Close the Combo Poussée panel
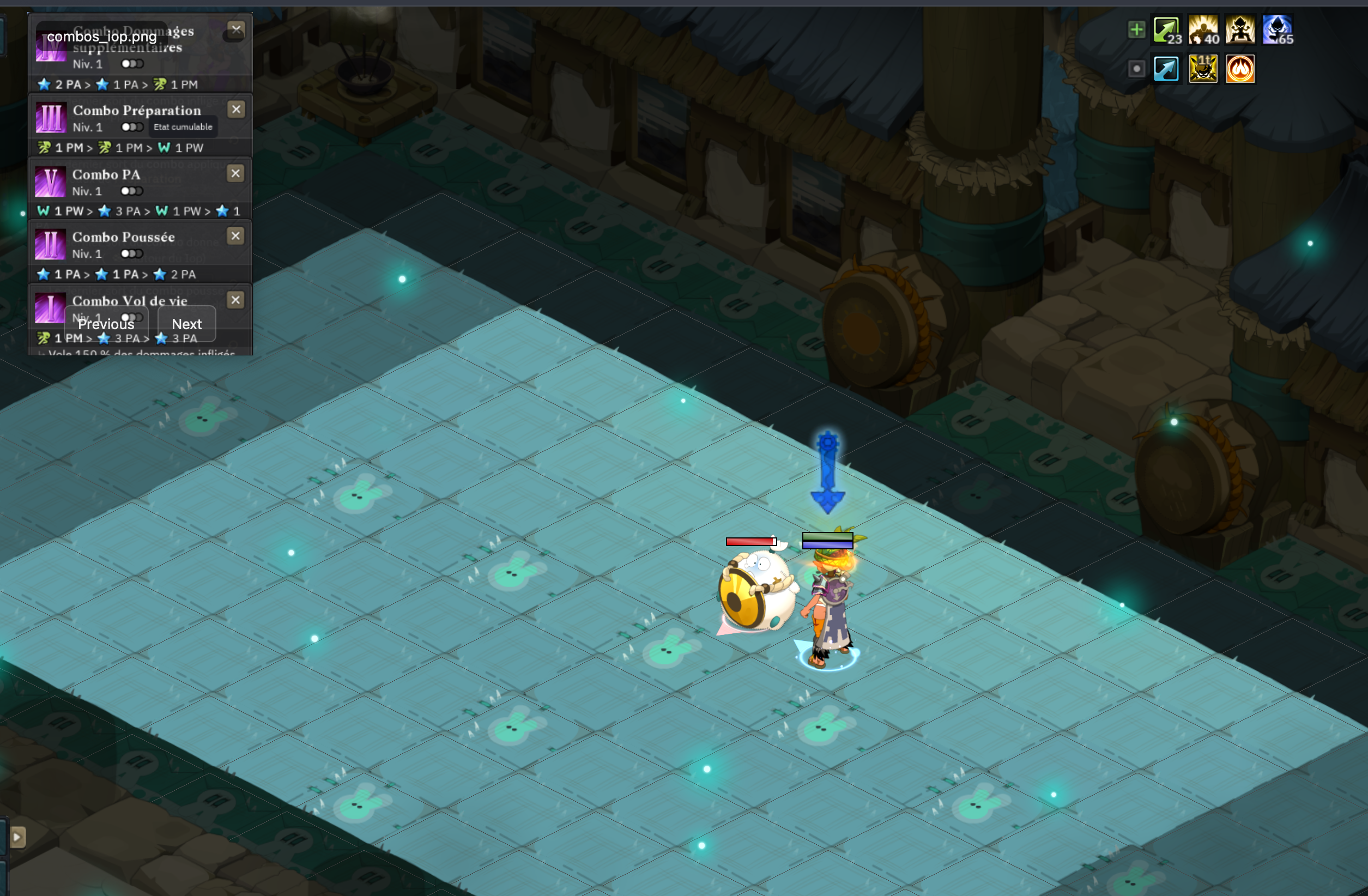Viewport: 1368px width, 896px height. (235, 236)
